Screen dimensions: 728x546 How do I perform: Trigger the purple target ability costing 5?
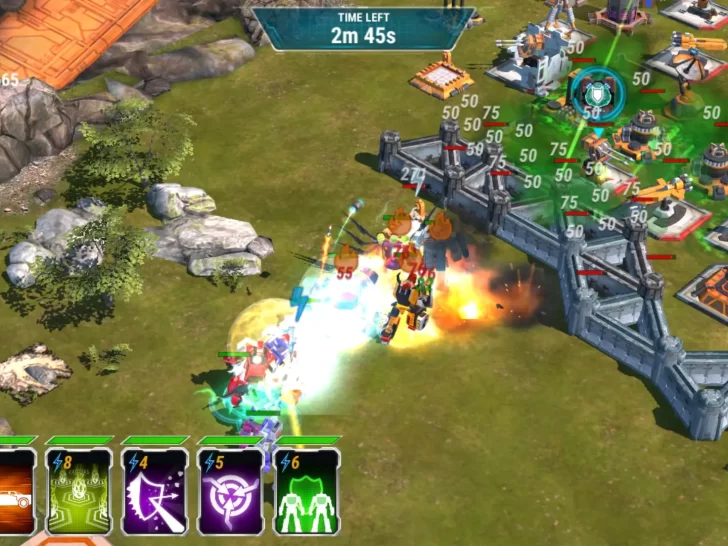(231, 492)
